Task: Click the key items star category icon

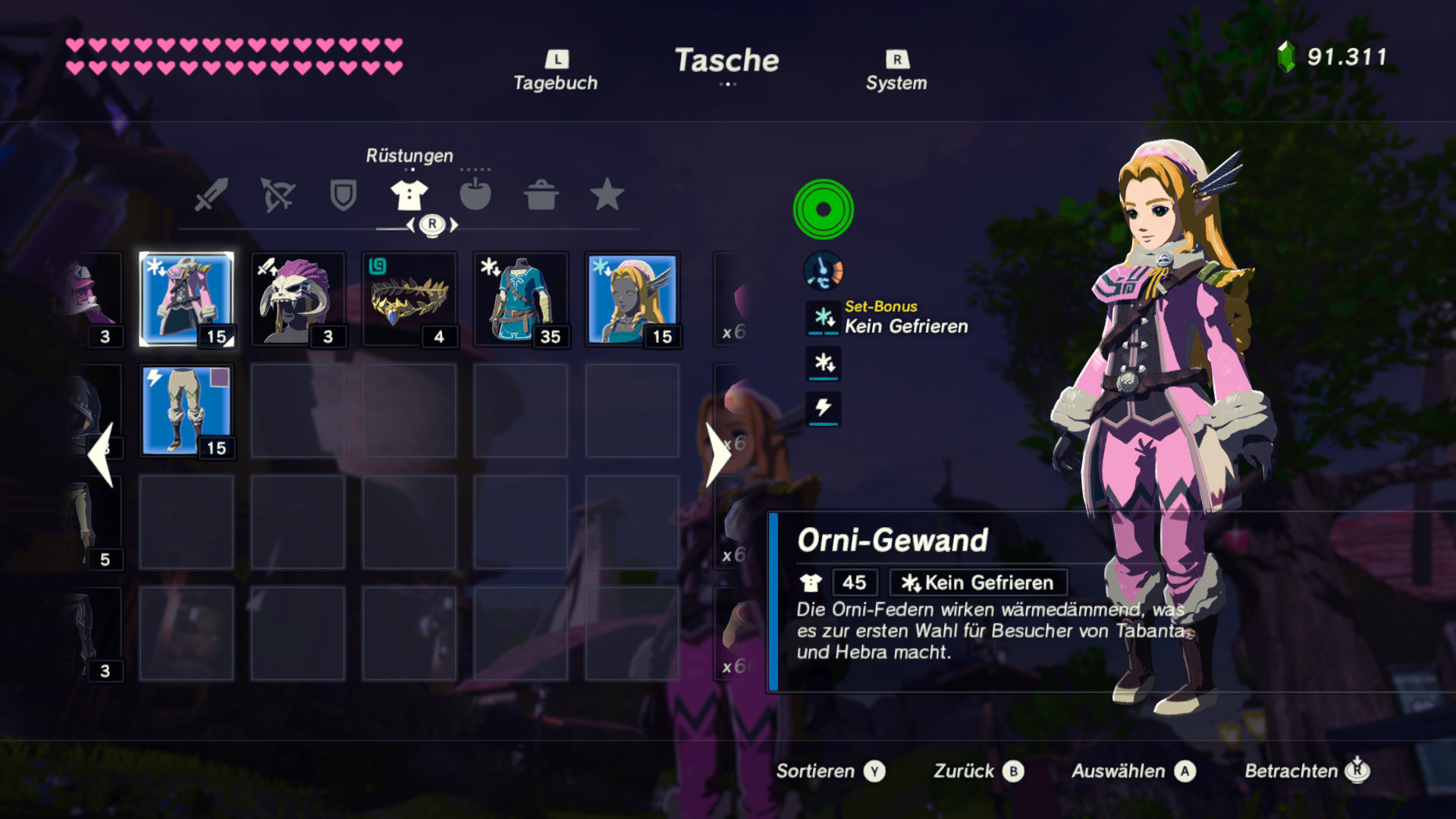Action: click(x=607, y=196)
